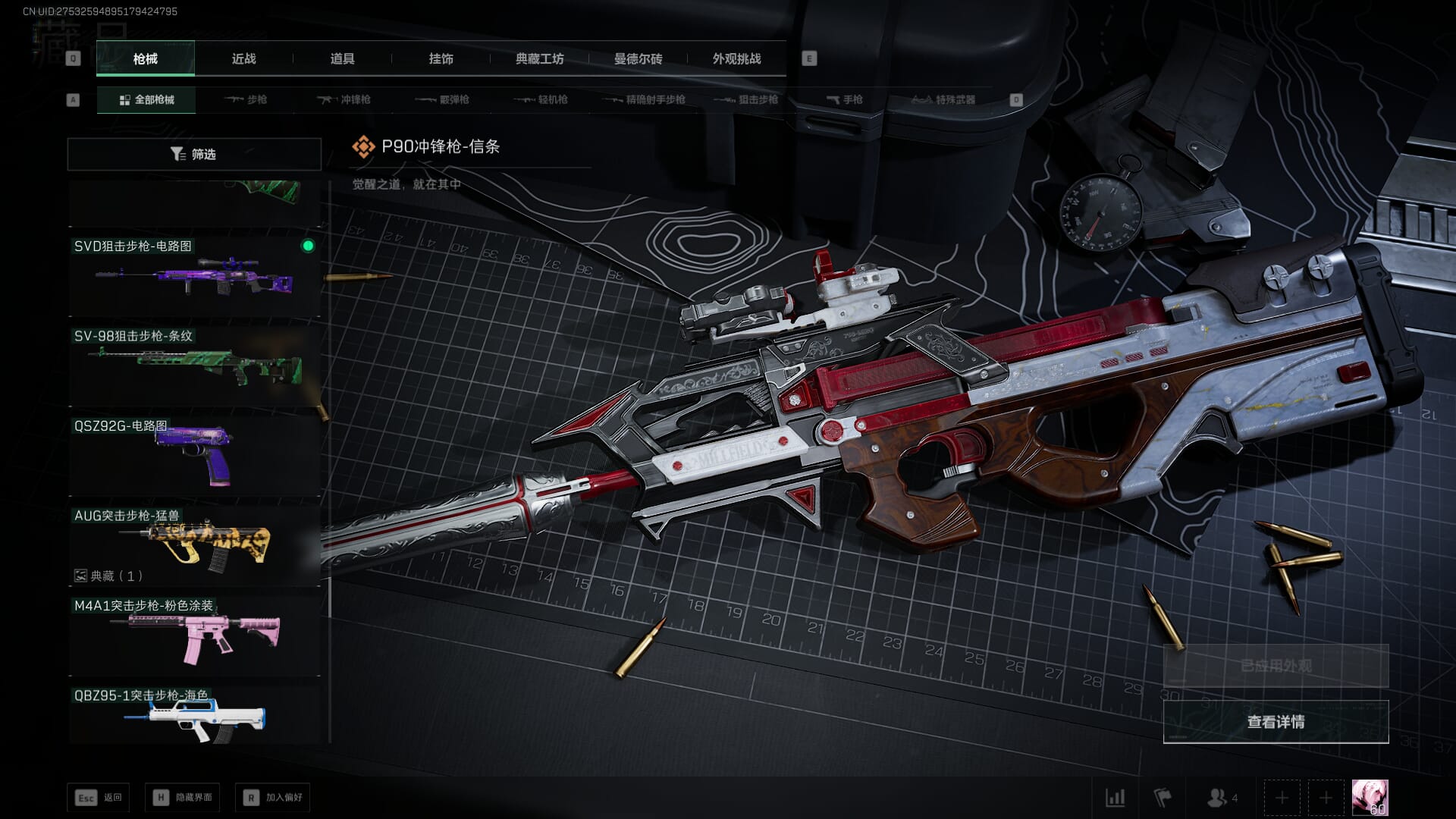1456x819 pixels.
Task: Open the player avatar profile
Action: (1370, 798)
